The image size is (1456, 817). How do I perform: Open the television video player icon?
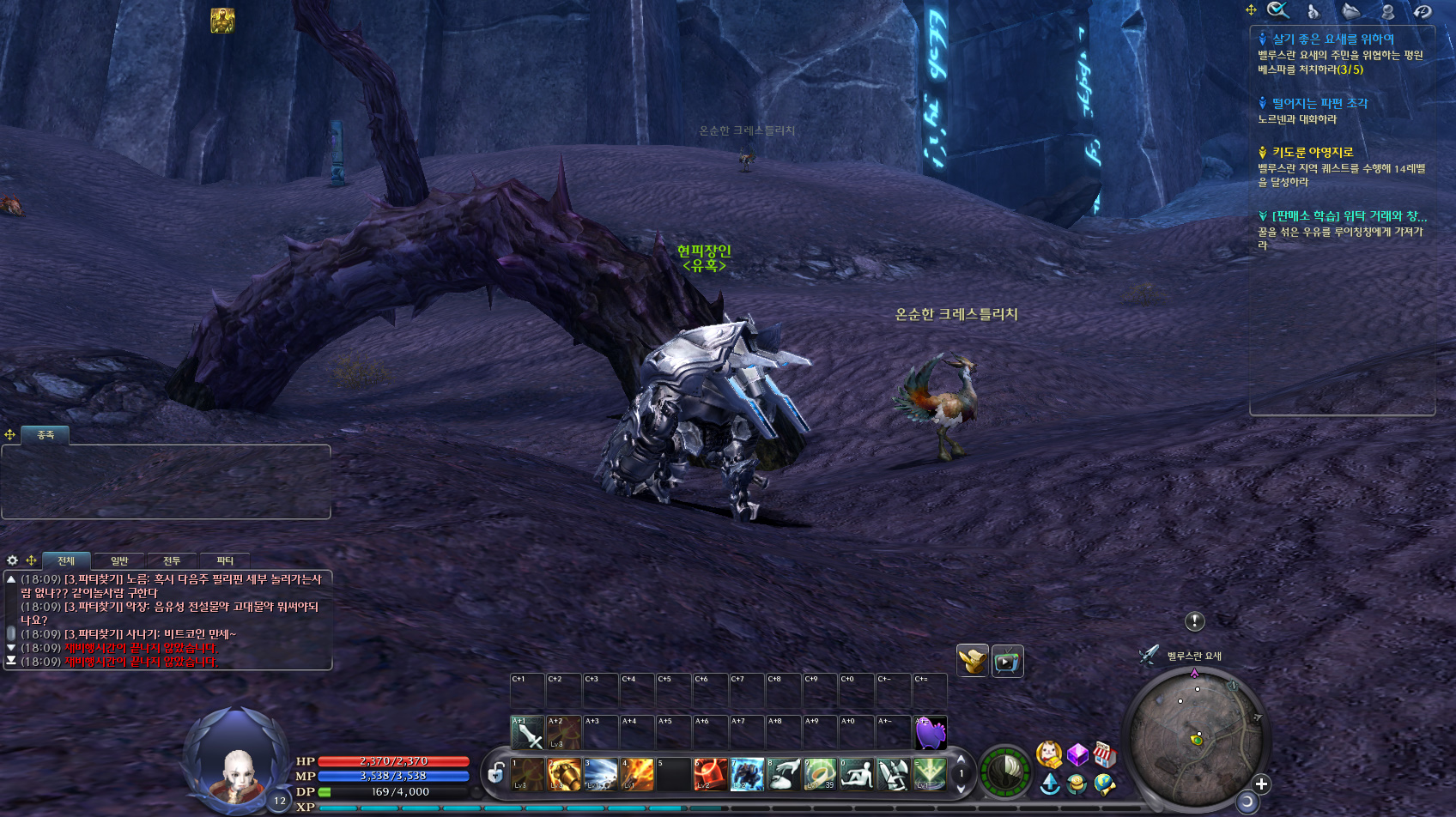pyautogui.click(x=1008, y=661)
